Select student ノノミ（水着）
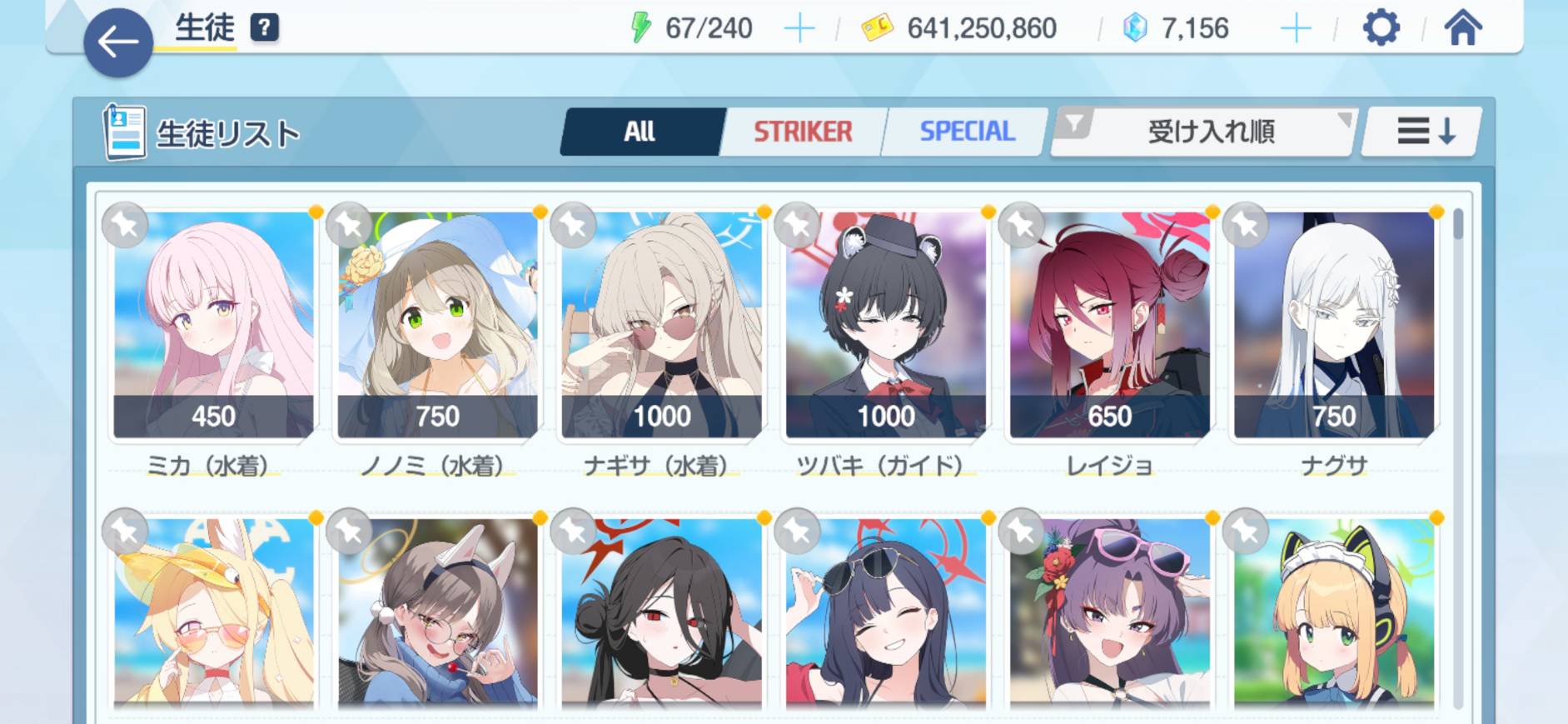 coord(437,325)
